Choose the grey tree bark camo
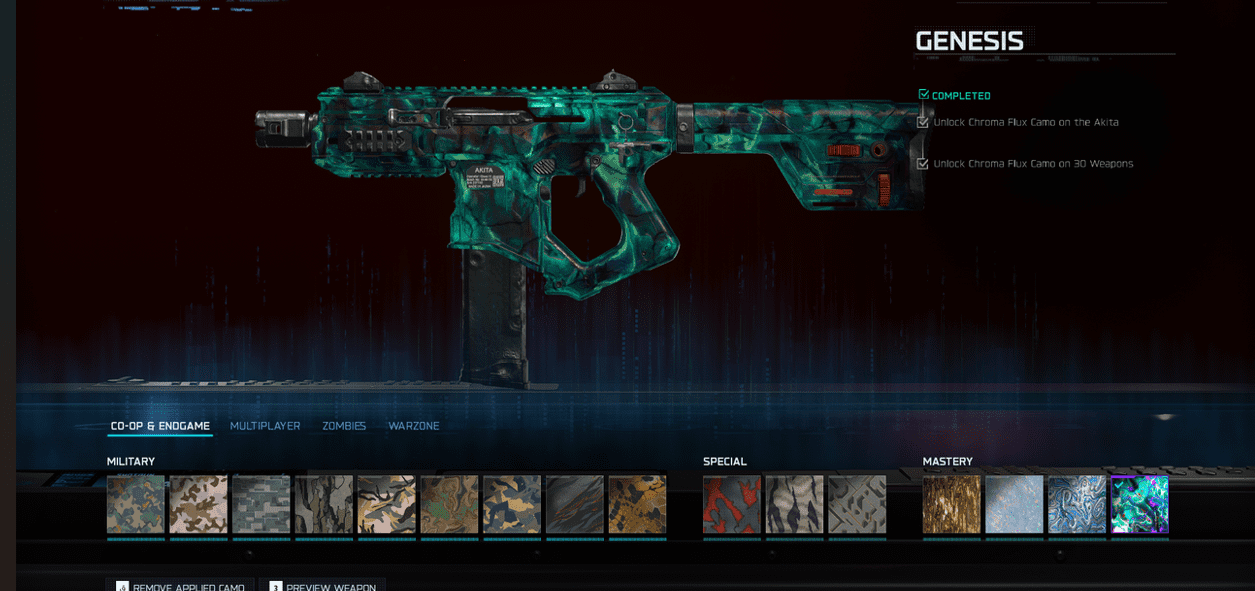The width and height of the screenshot is (1255, 591). point(324,504)
